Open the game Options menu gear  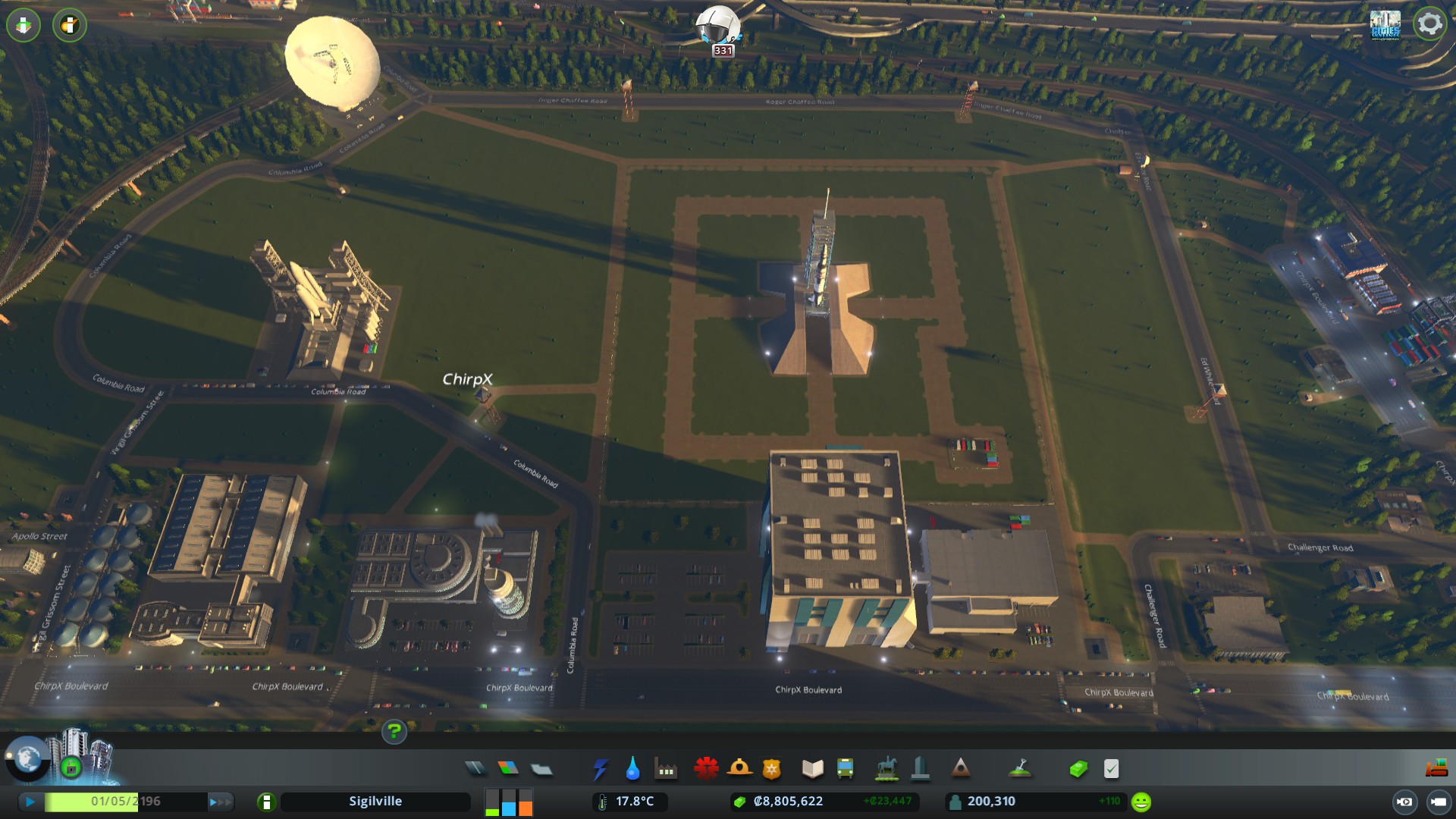click(x=1429, y=24)
